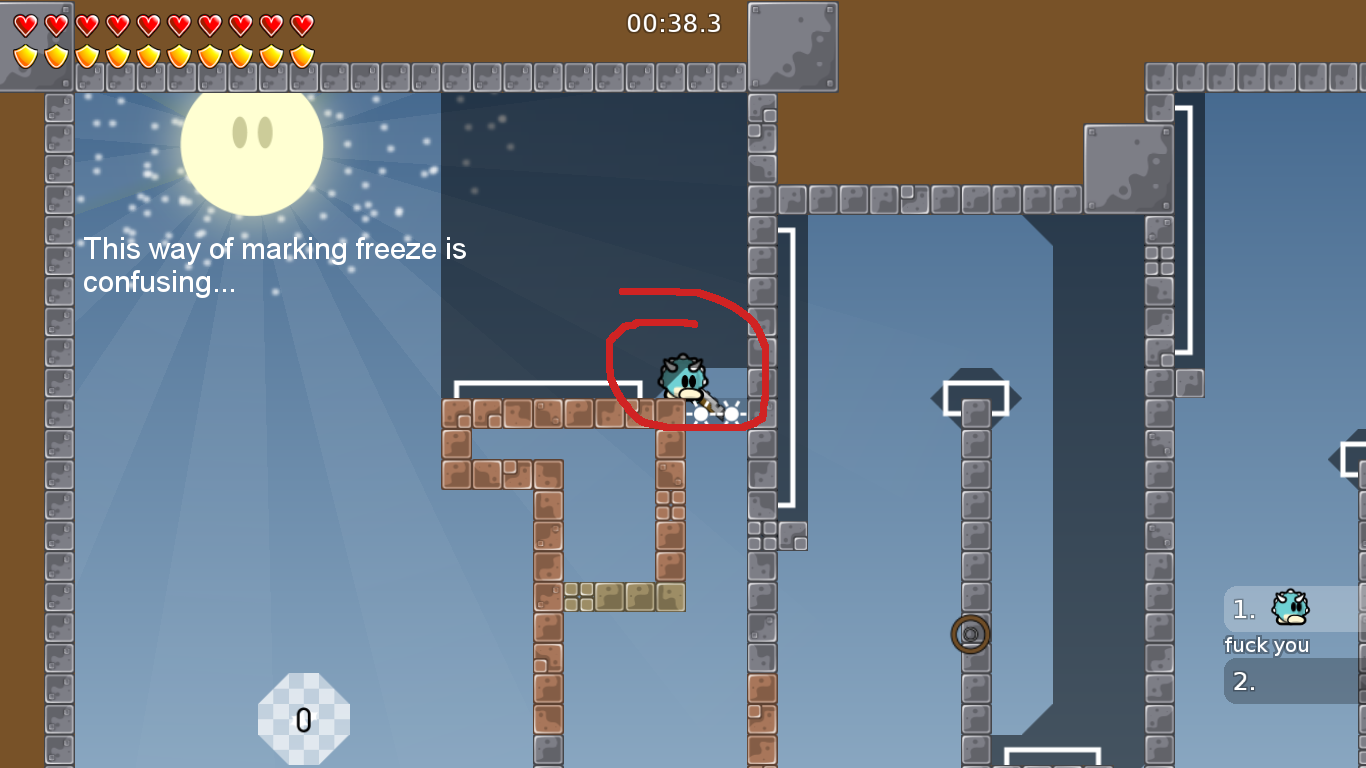Click the 'marking freeze is confusing' message text
Image resolution: width=1366 pixels, height=768 pixels.
coord(275,265)
